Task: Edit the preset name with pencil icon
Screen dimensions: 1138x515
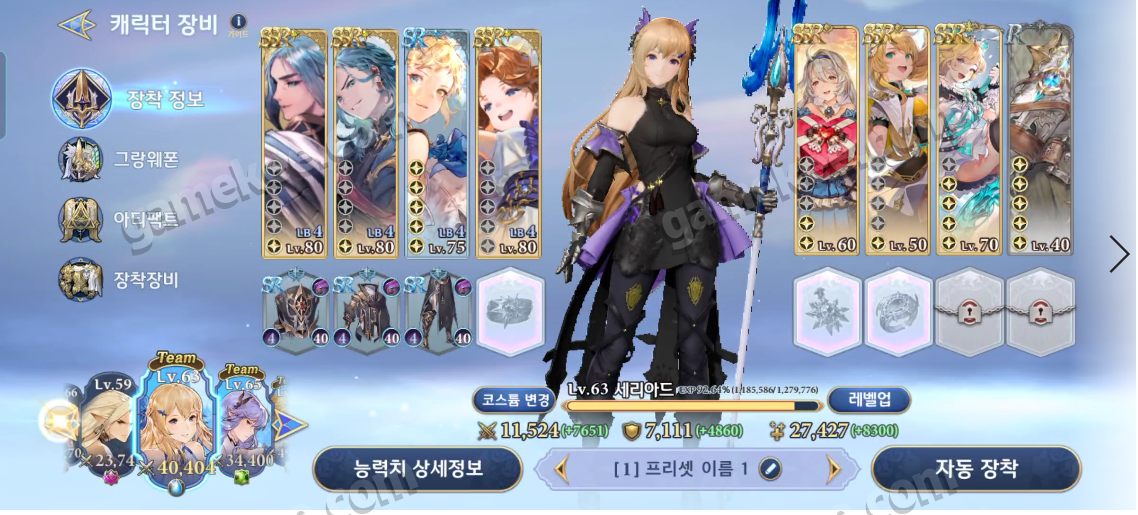Action: tap(770, 468)
